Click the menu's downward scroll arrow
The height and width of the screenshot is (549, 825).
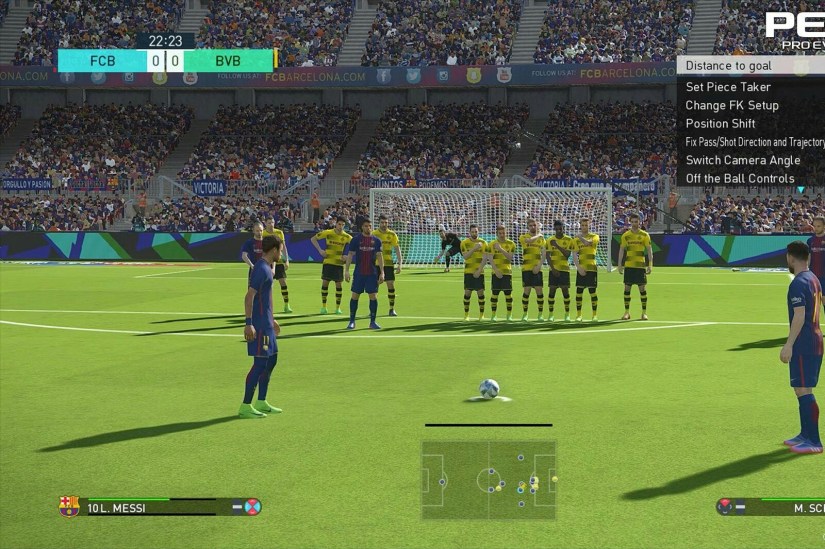point(800,189)
